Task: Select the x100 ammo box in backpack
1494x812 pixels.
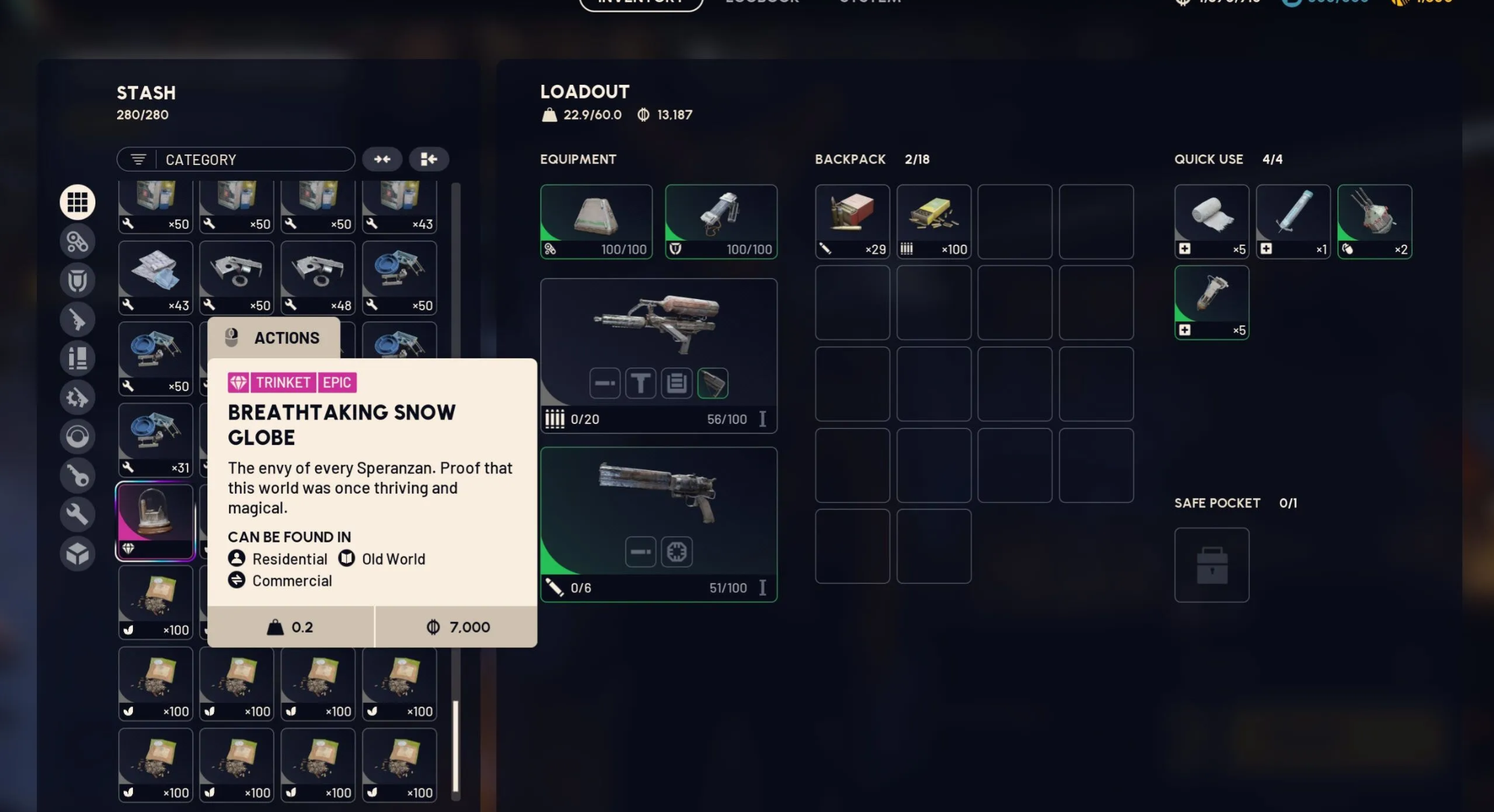Action: (934, 222)
